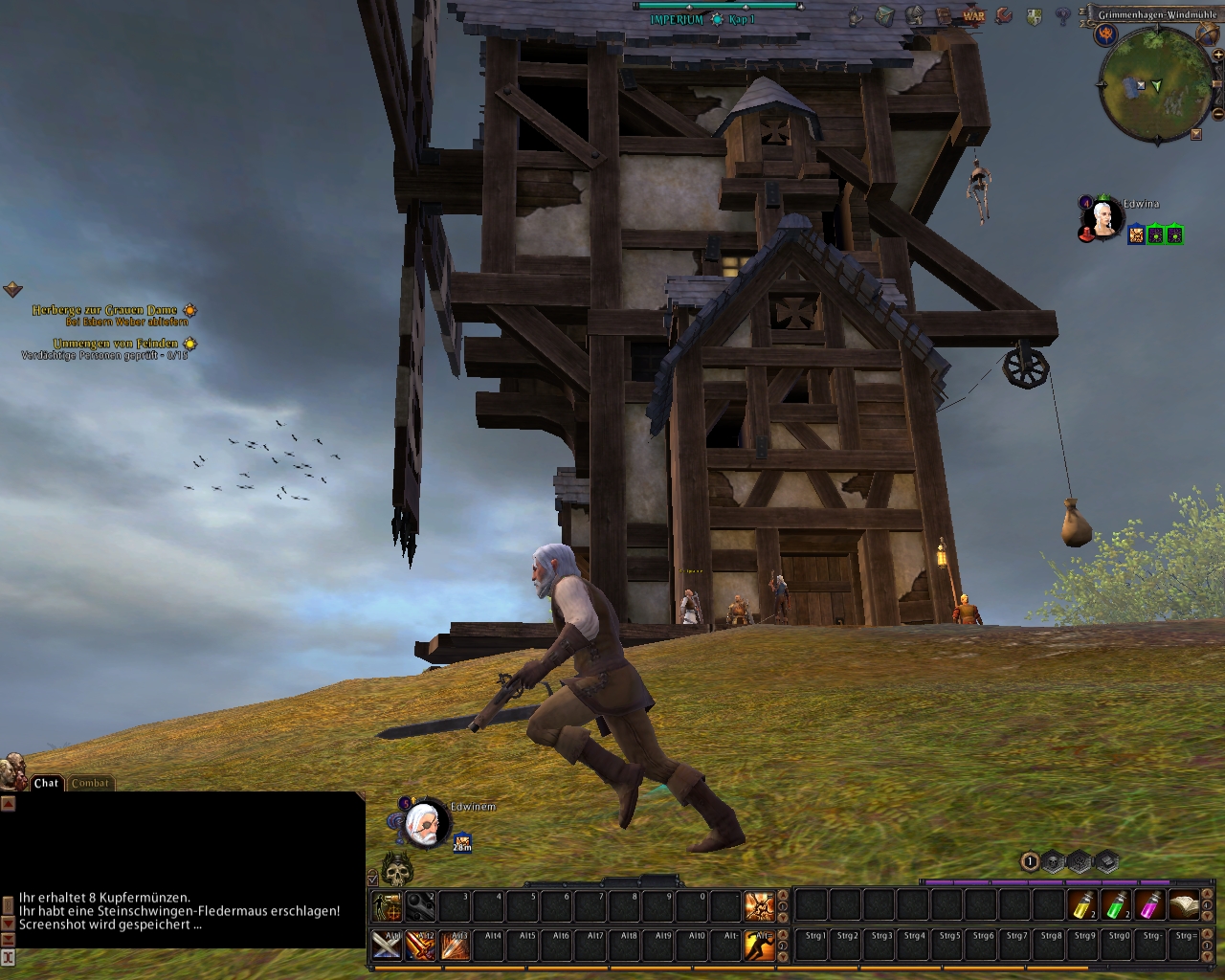The image size is (1225, 980).
Task: Open the book item in the hotbar
Action: (x=1184, y=905)
